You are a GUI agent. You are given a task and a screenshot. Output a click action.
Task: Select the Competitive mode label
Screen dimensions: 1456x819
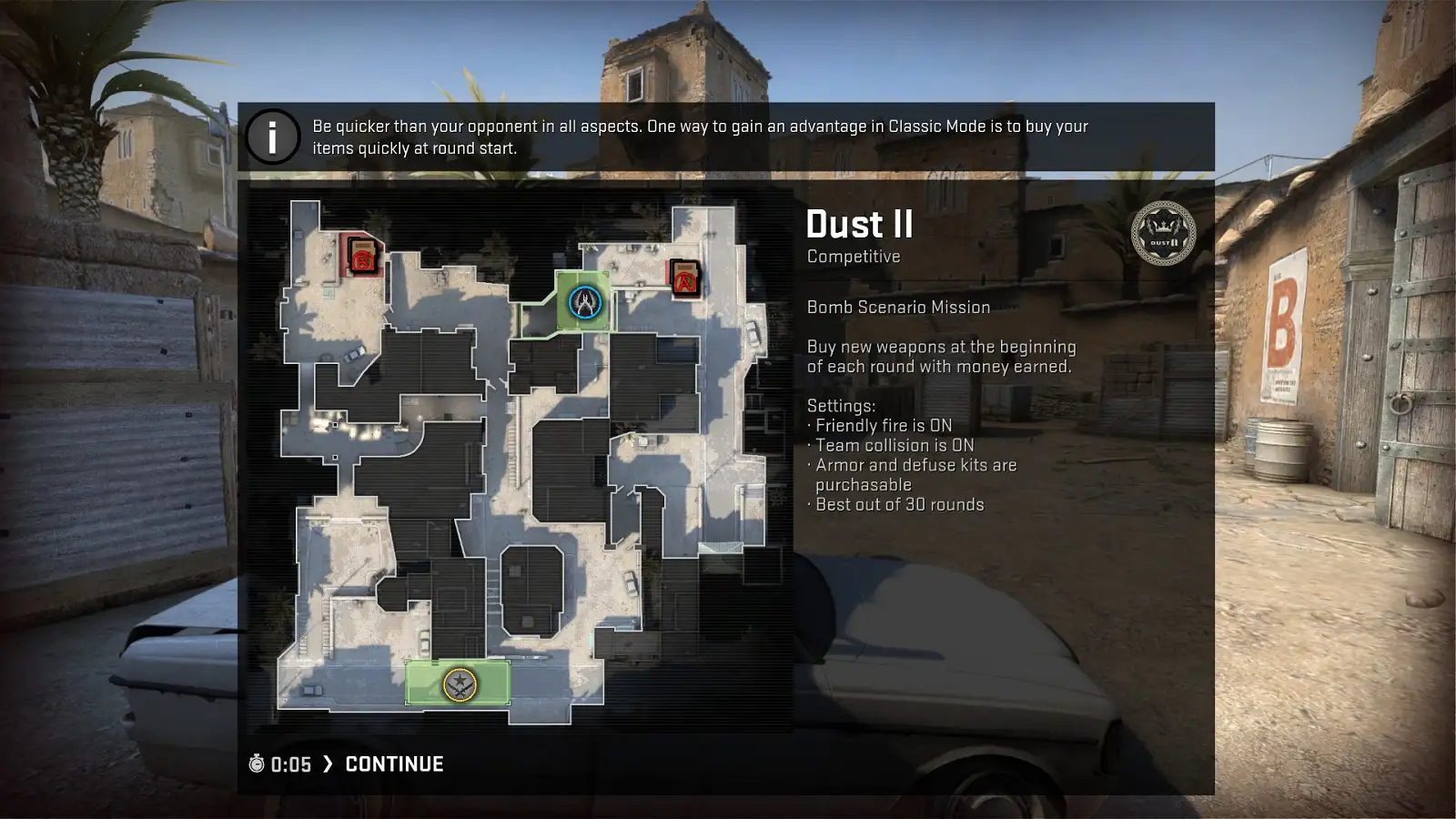tap(853, 257)
